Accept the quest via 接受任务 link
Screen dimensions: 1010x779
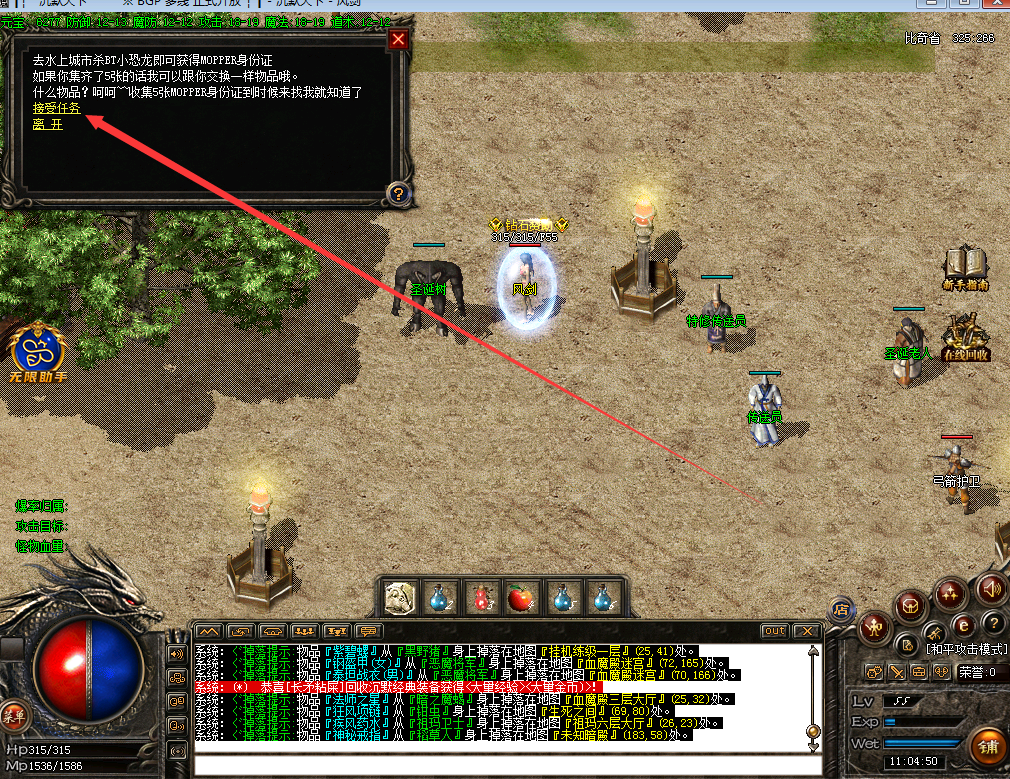click(x=56, y=108)
